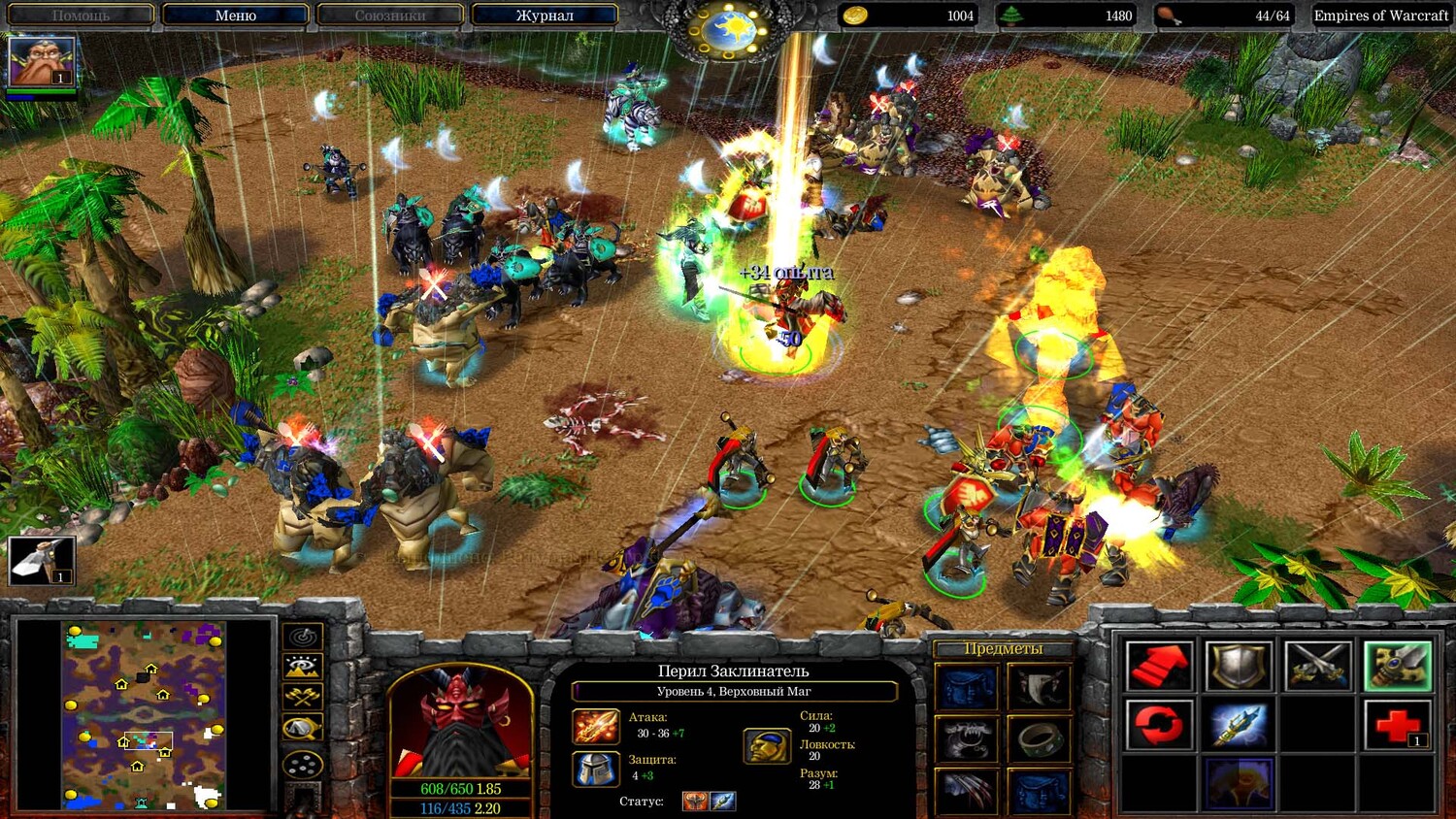The height and width of the screenshot is (819, 1456).
Task: Toggle minimap terrain display eye button
Action: 303,667
